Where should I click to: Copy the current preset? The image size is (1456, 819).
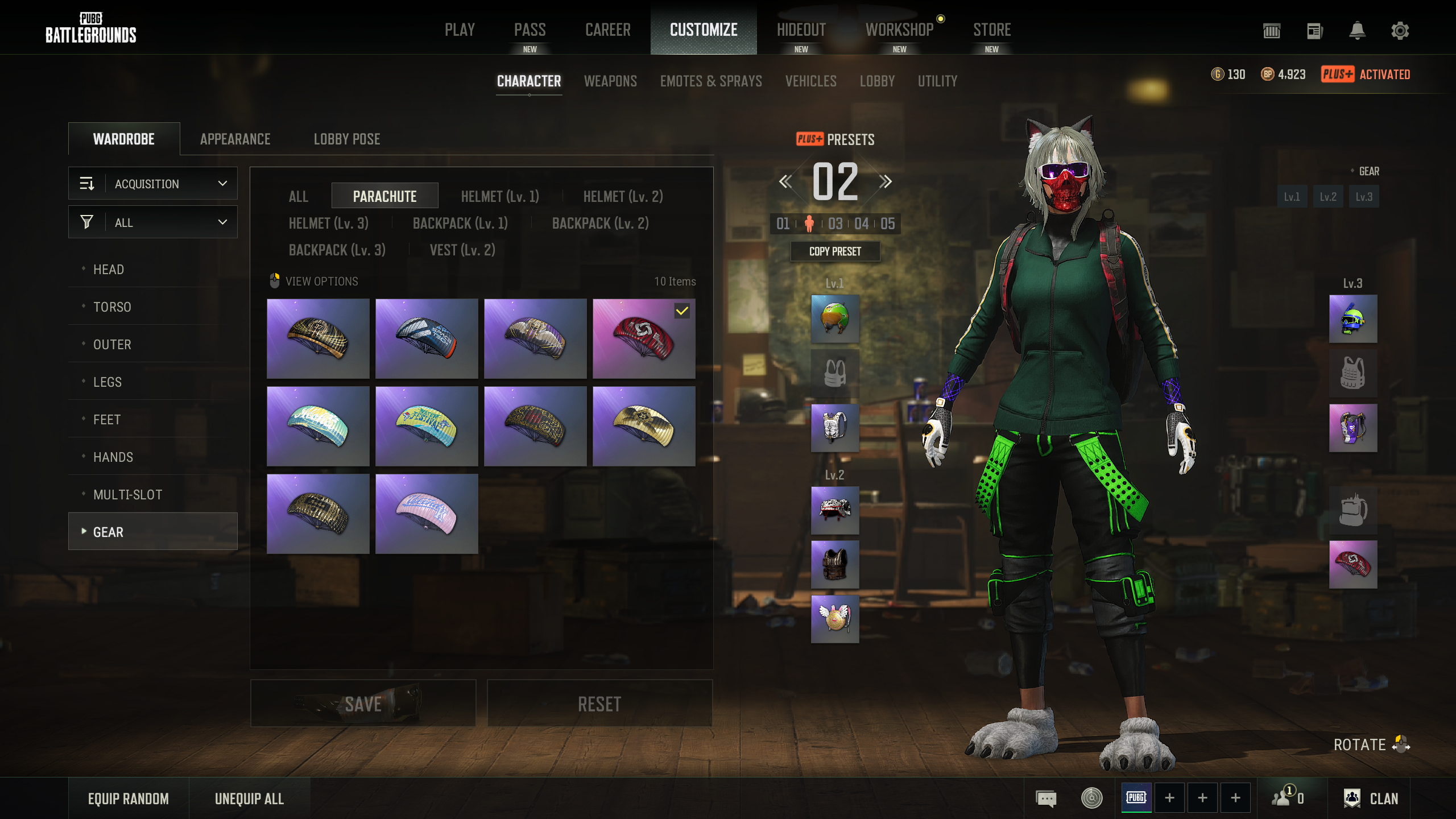835,251
